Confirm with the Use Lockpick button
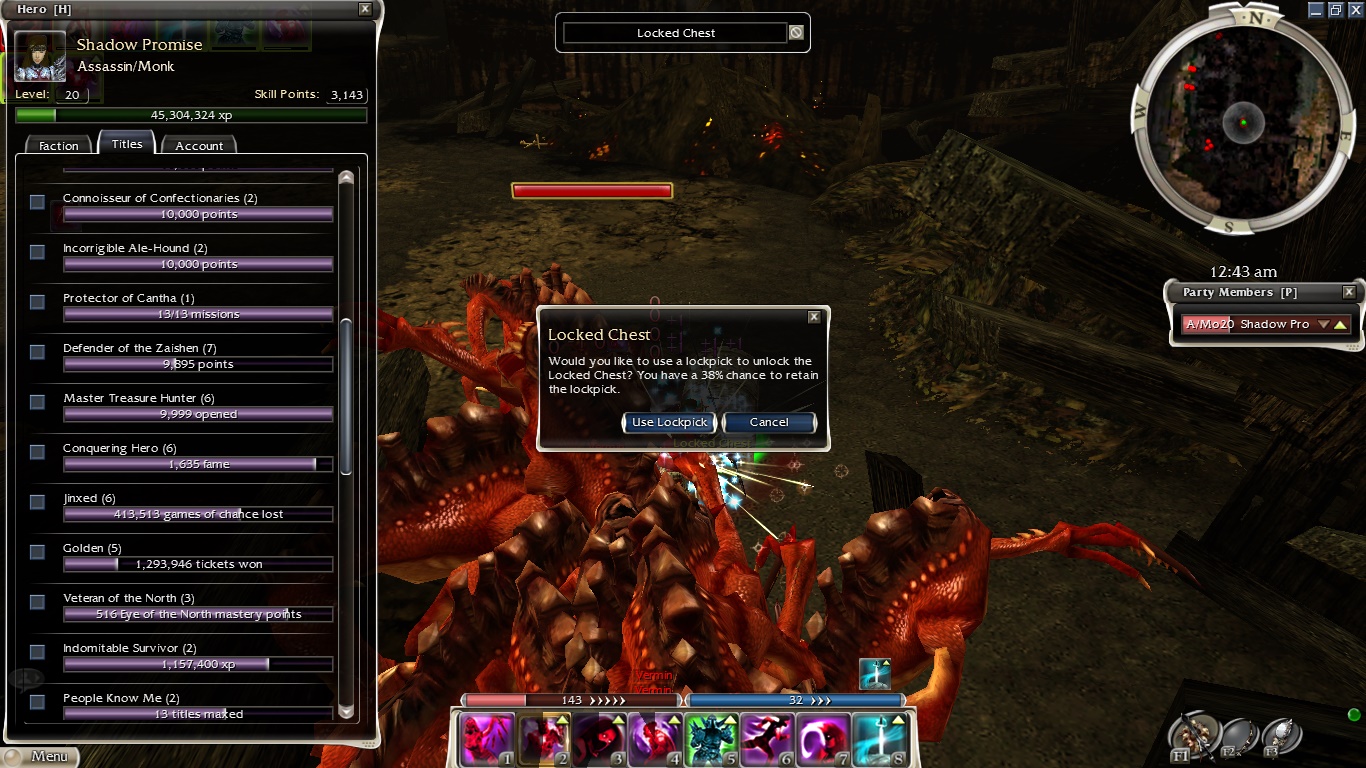The height and width of the screenshot is (768, 1366). click(669, 422)
